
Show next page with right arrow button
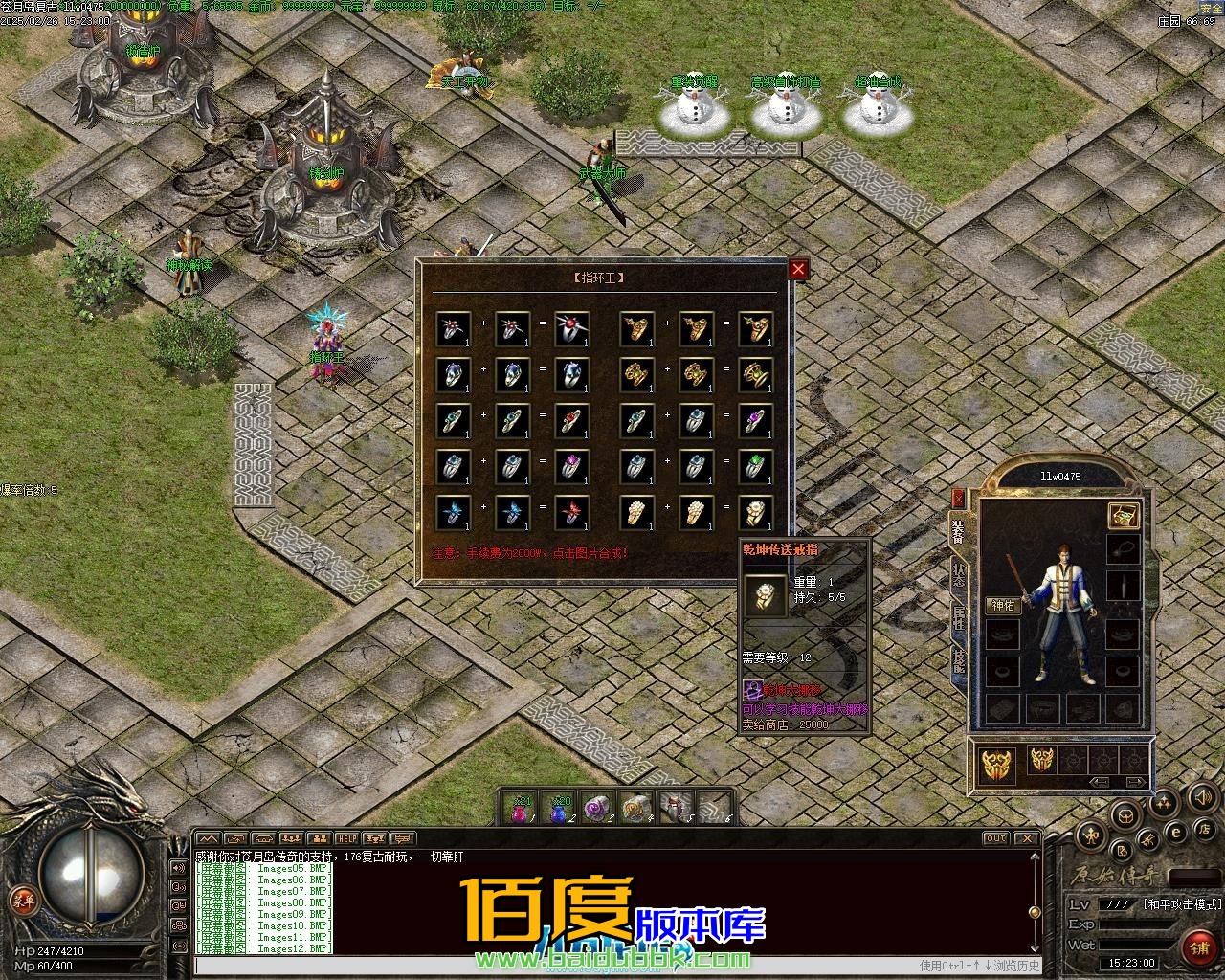[1134, 782]
